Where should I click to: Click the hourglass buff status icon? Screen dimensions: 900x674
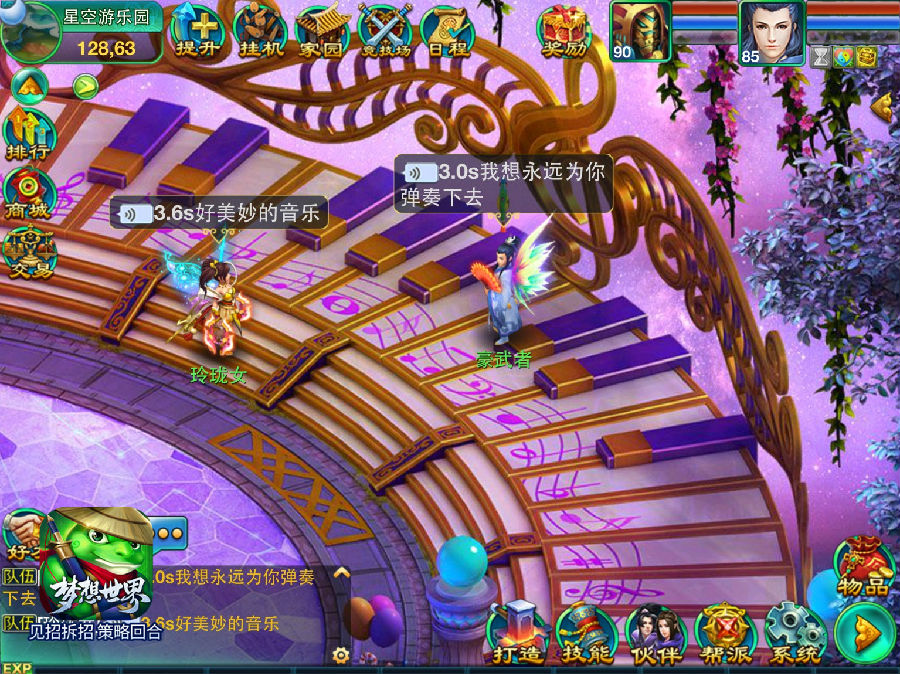tap(821, 55)
